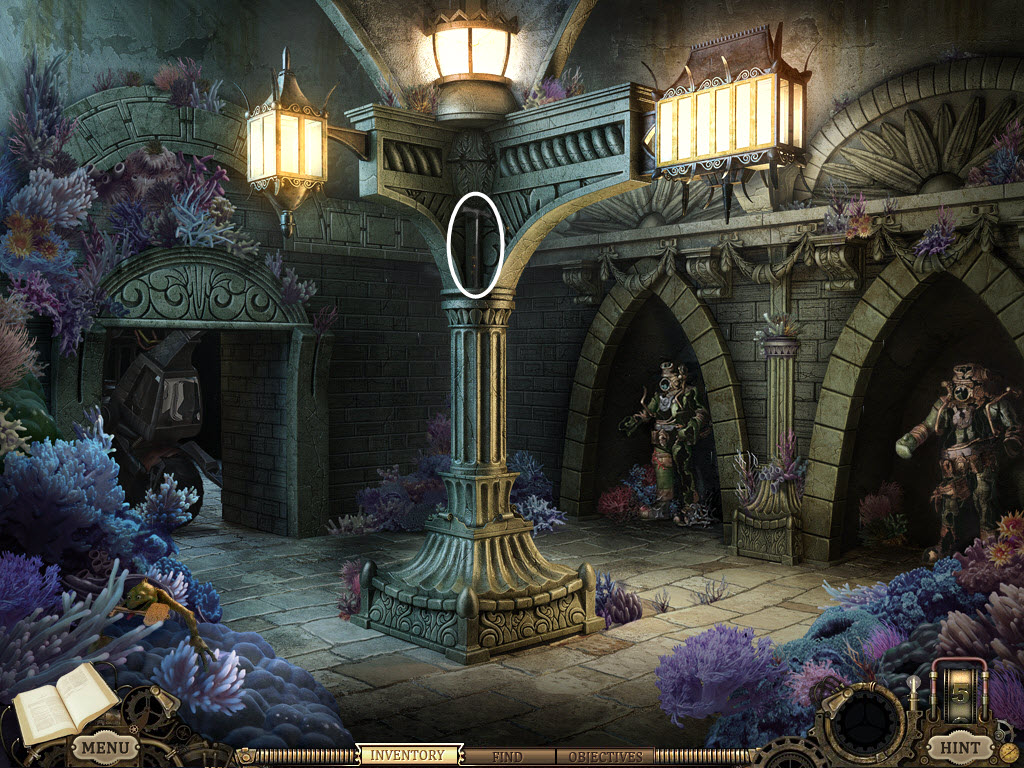Show the Inventory tab

coord(409,756)
